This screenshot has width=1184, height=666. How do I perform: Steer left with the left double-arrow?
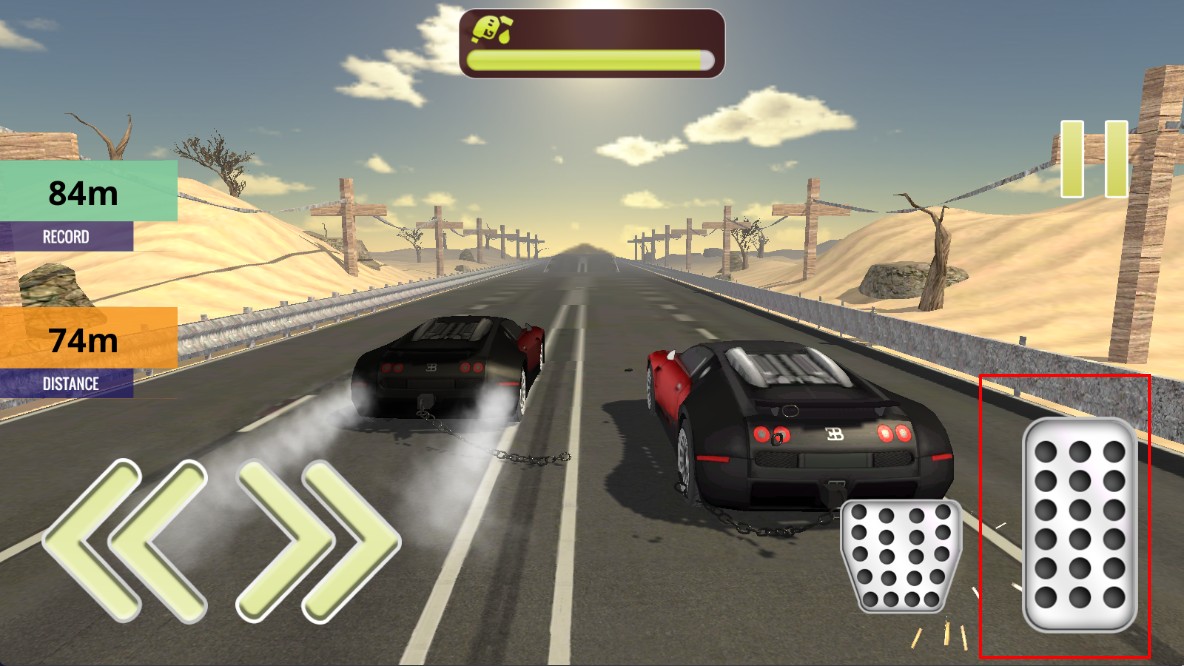[123, 541]
